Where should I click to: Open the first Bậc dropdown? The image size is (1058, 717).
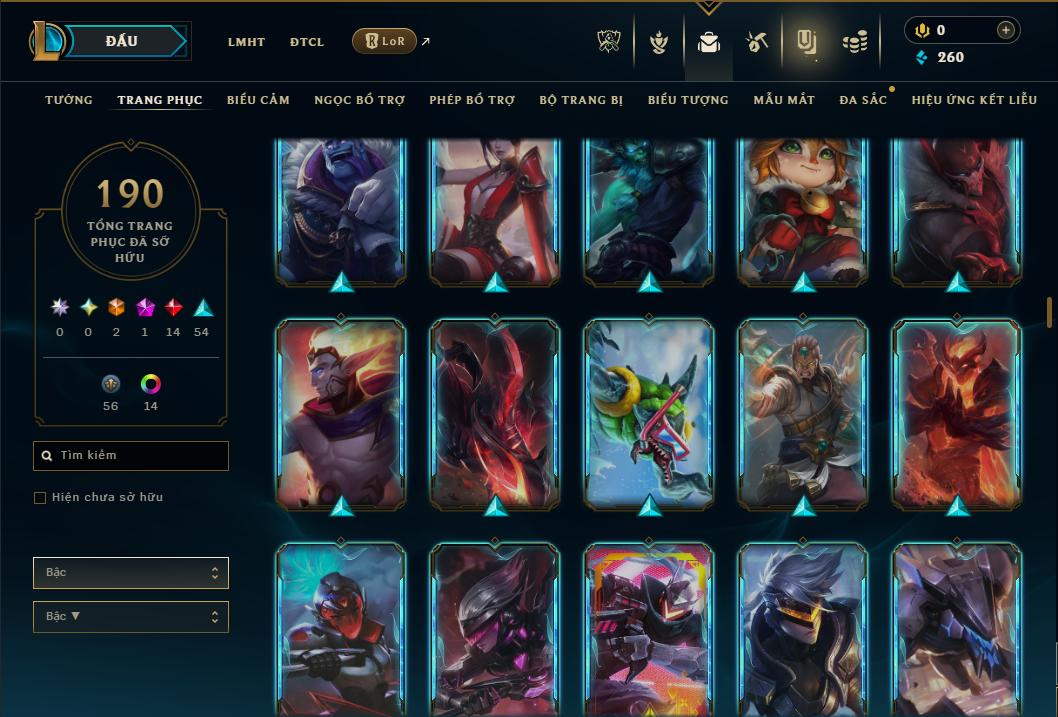point(131,573)
